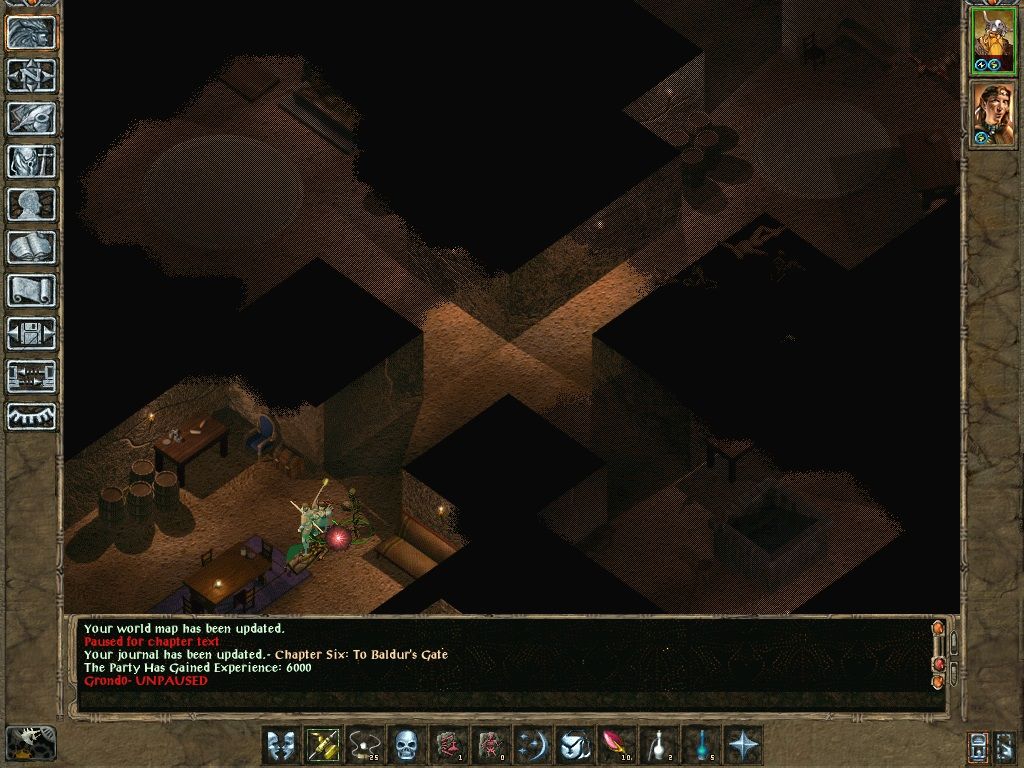Select the white flask quick item

pos(658,745)
